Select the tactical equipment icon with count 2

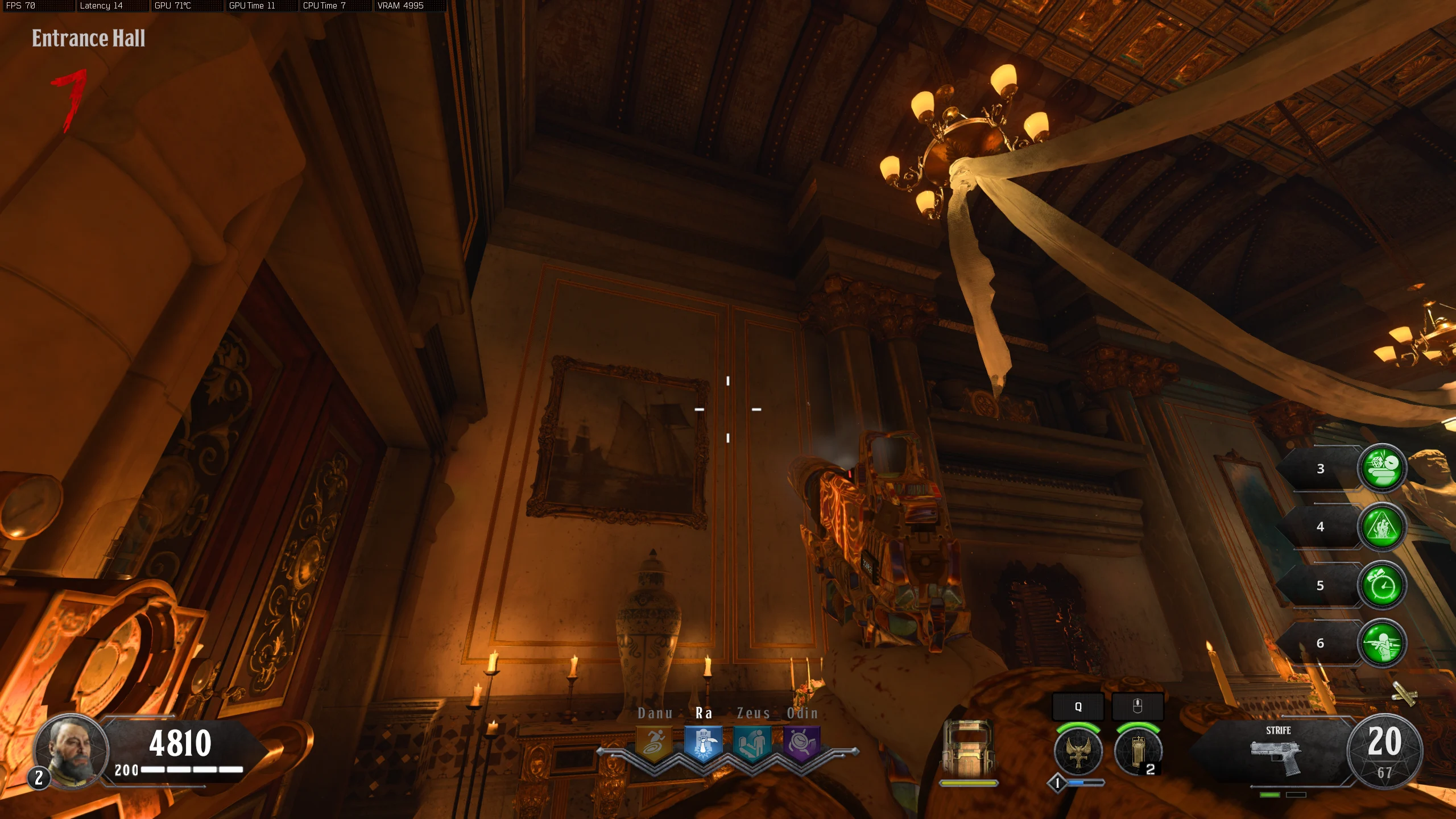(x=1137, y=752)
